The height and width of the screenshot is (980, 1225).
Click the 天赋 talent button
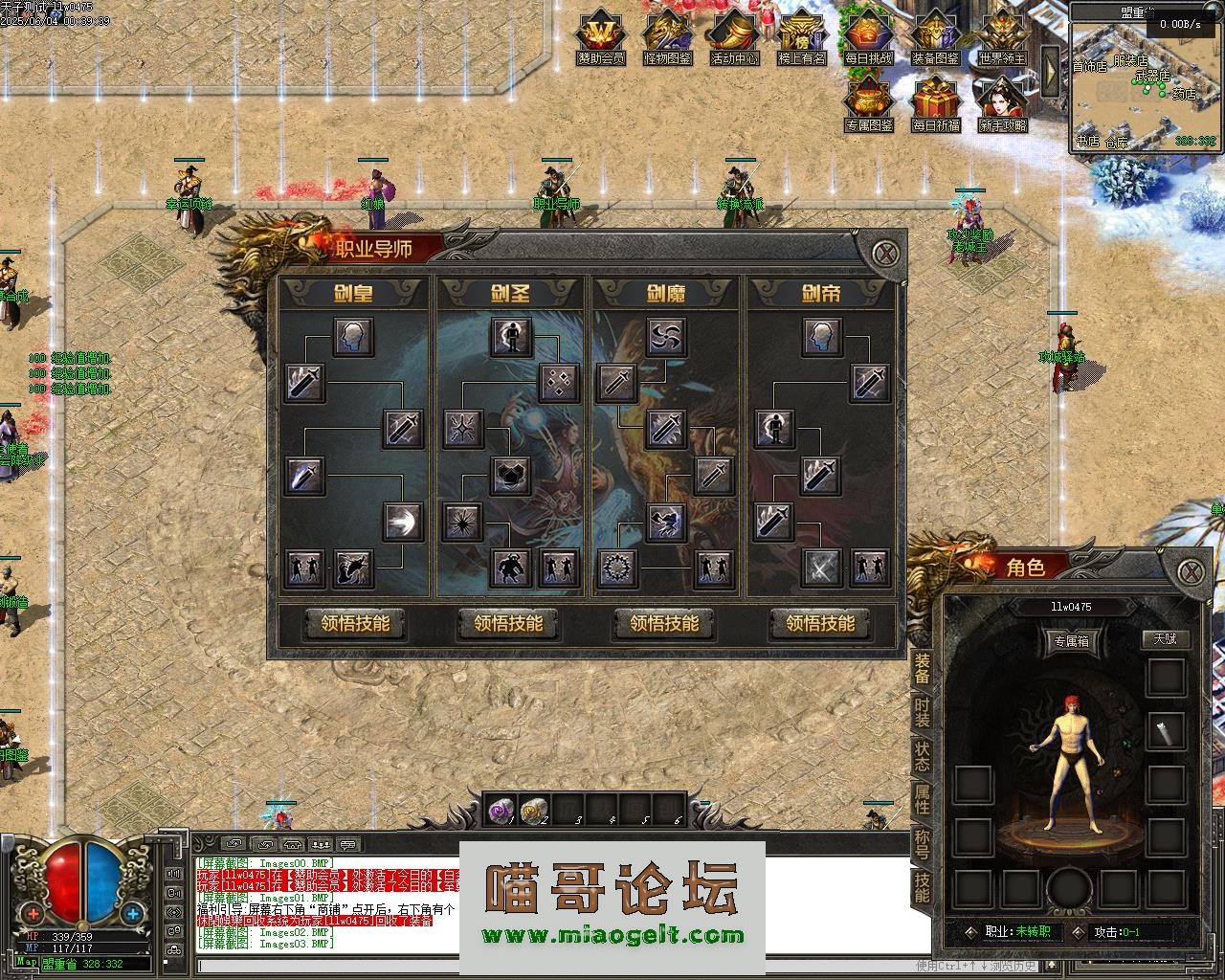click(1165, 639)
